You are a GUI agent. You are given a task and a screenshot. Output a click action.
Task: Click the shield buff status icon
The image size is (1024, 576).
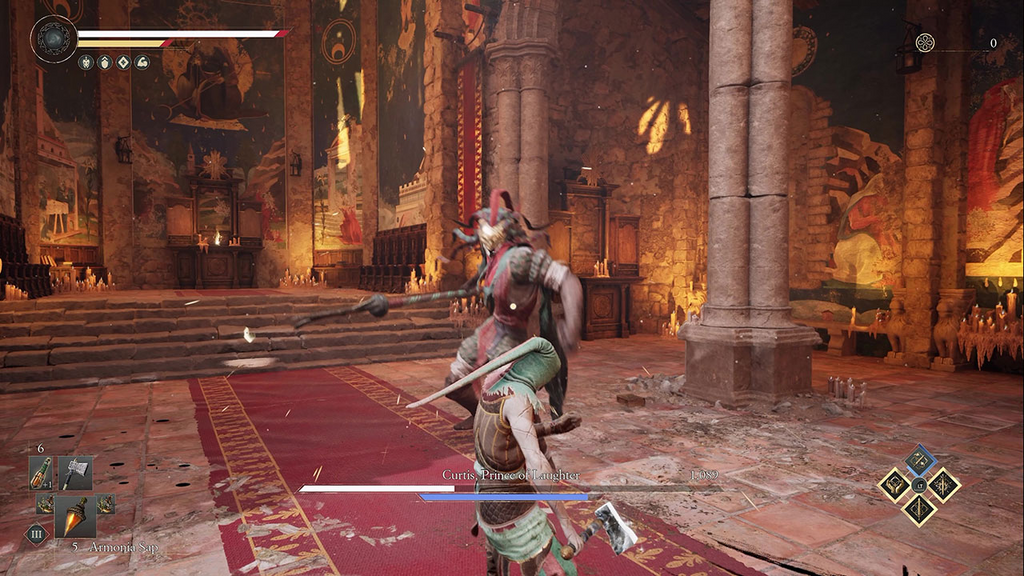[104, 62]
